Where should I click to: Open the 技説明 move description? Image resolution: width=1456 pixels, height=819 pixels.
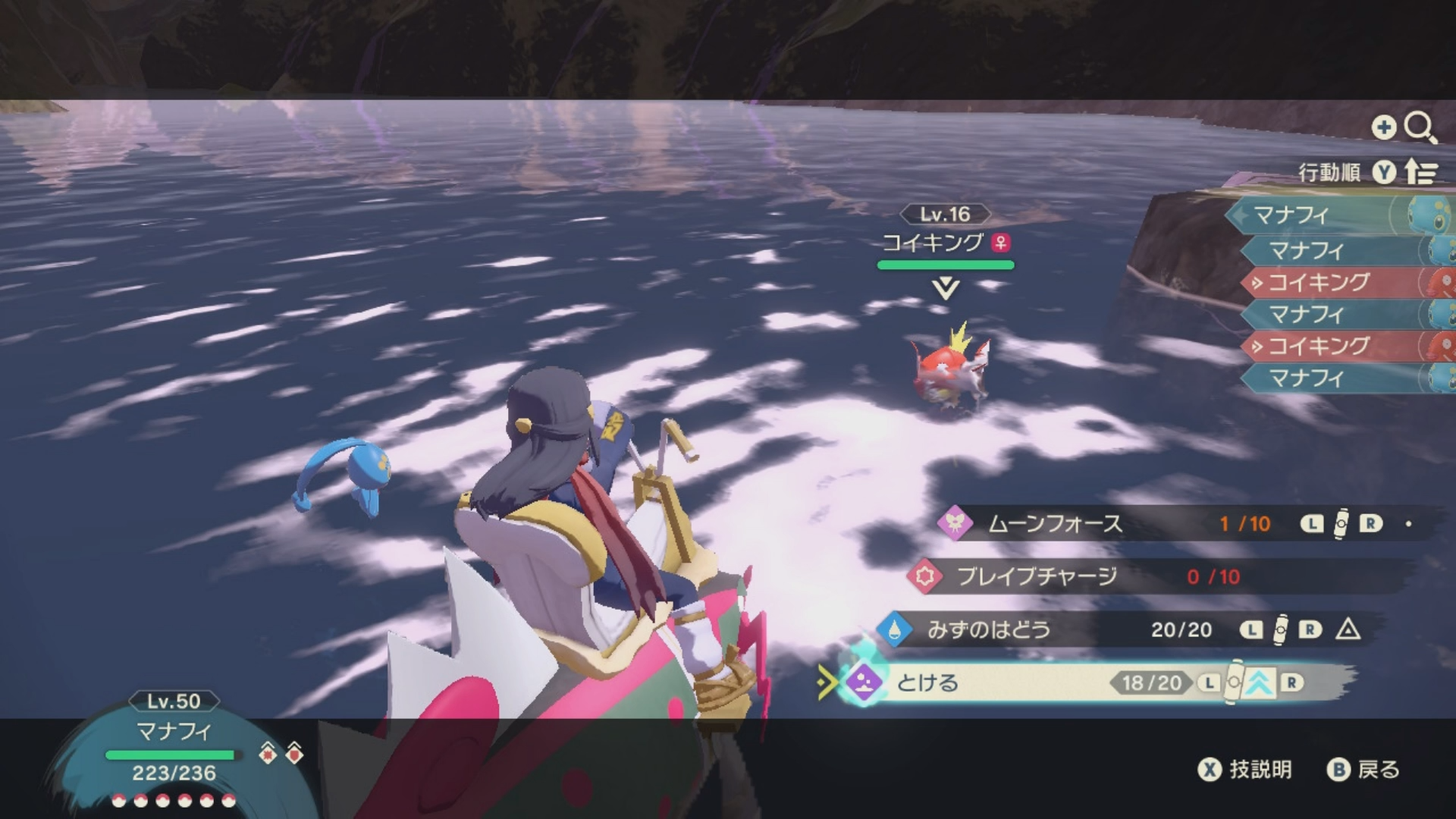tap(1245, 770)
